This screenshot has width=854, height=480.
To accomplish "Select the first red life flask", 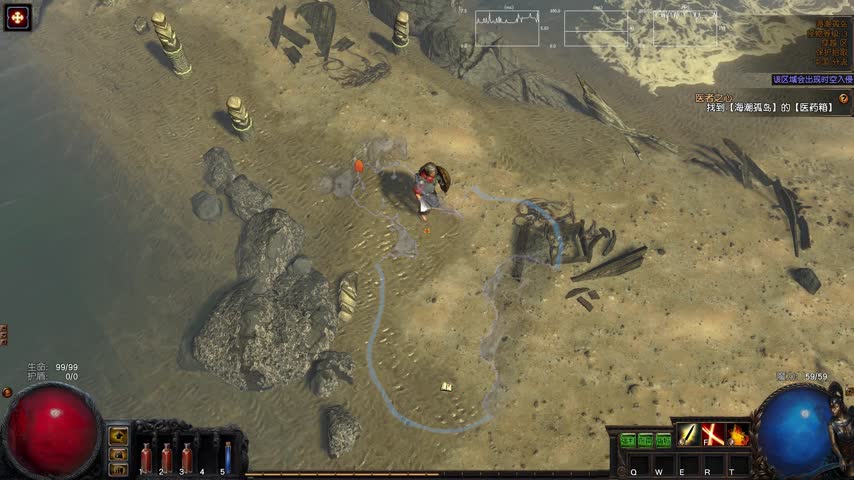I will [x=146, y=455].
